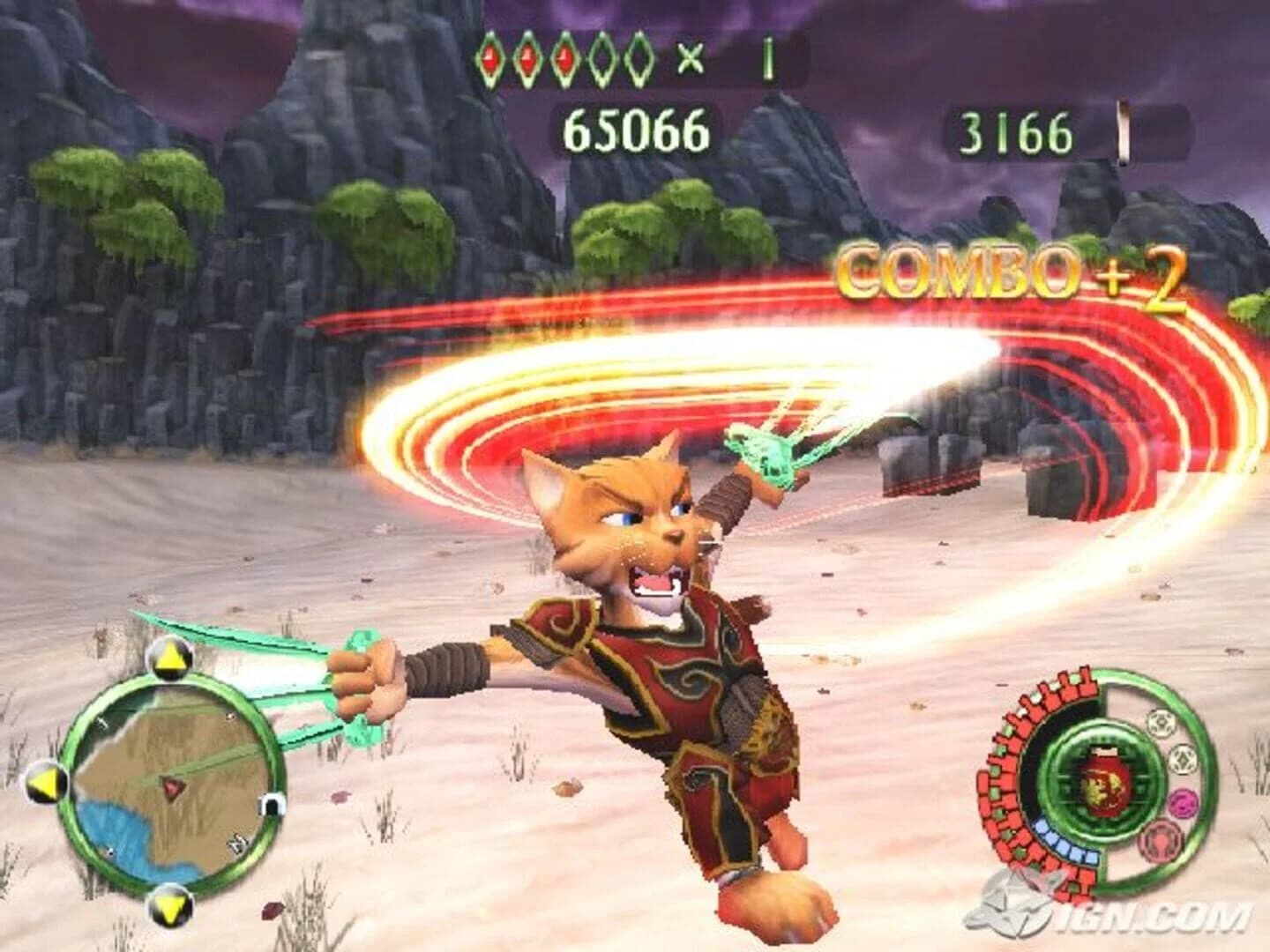Click the potion bottle icon beside 3166

(x=1122, y=130)
